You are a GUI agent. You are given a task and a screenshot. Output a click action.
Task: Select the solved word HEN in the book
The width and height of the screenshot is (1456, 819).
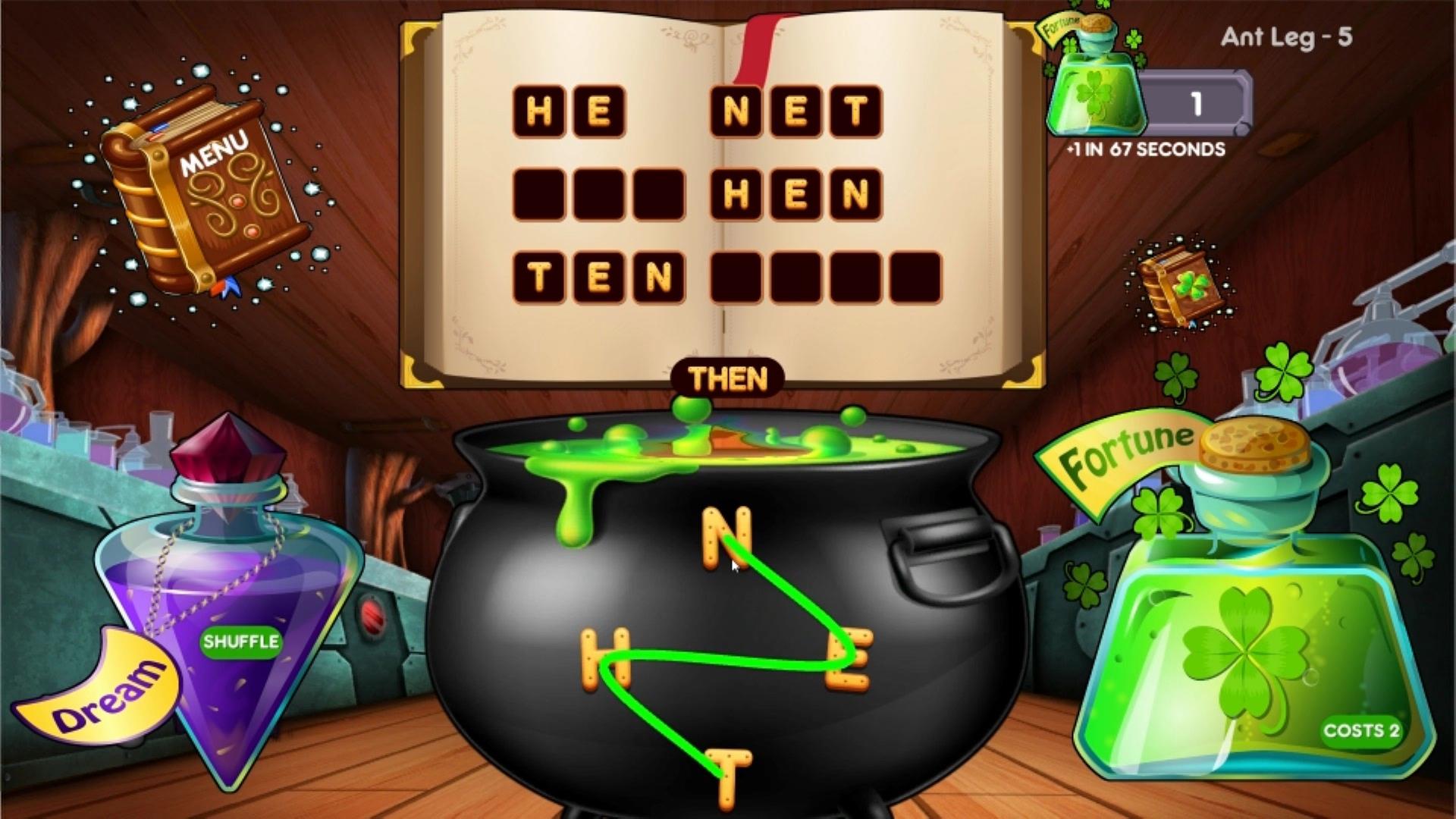[x=796, y=193]
